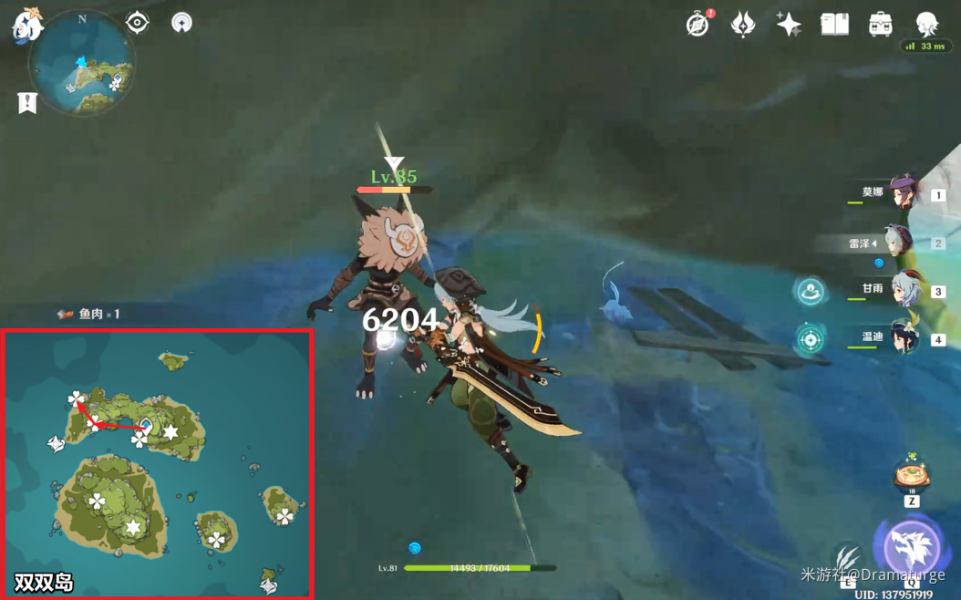Unleash the wolf elemental burst
961x600 pixels.
[x=906, y=547]
